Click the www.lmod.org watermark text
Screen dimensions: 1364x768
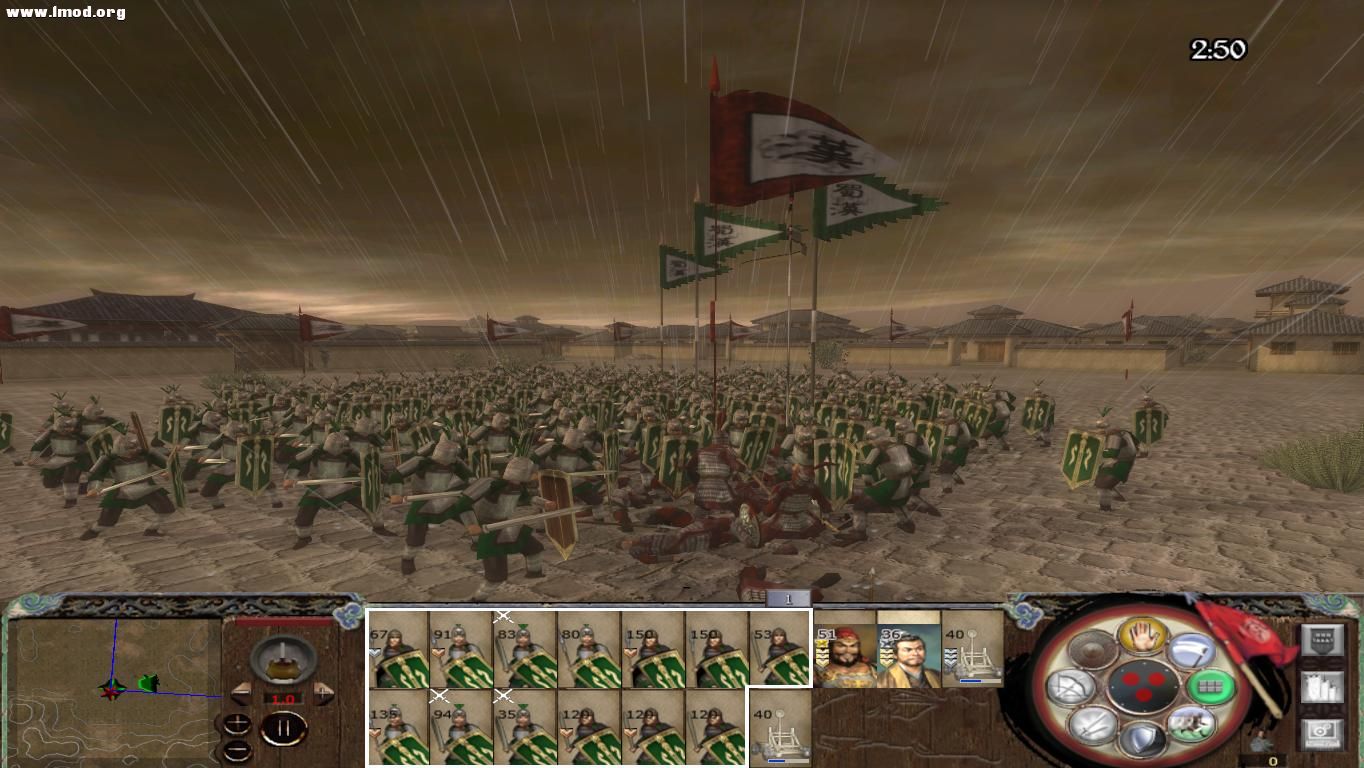click(x=63, y=11)
